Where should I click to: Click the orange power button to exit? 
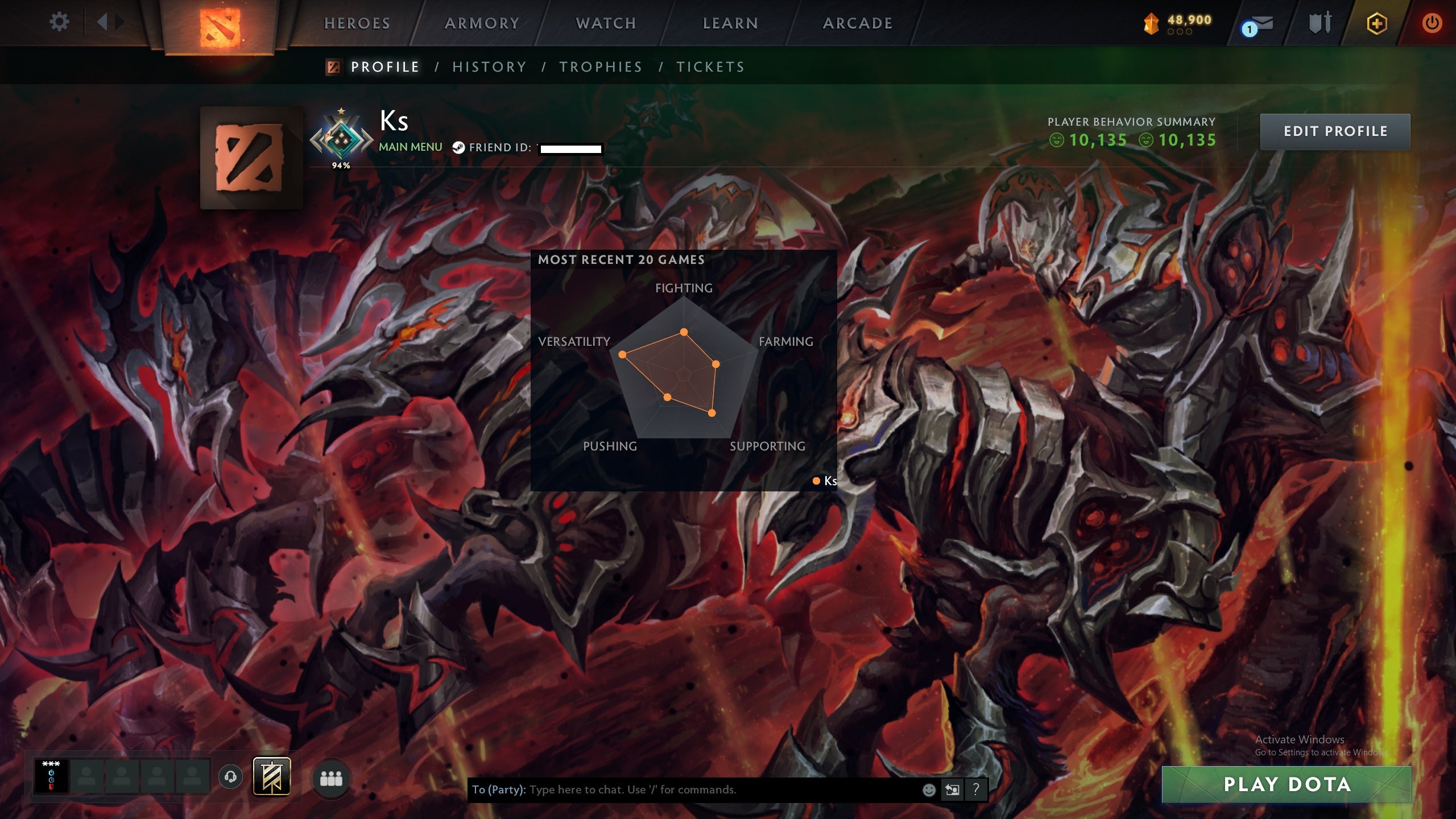[1432, 23]
